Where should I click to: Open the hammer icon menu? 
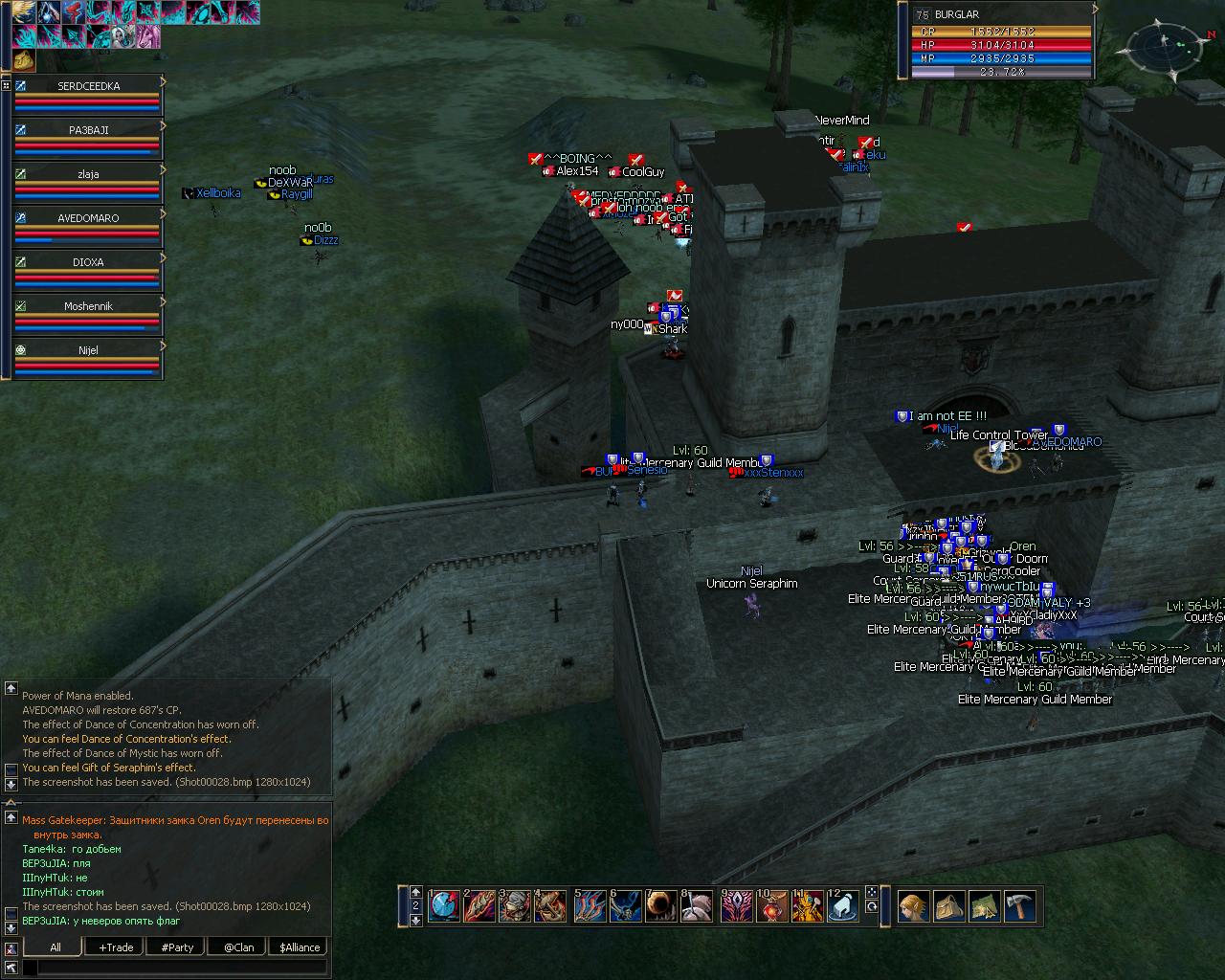[x=1022, y=905]
